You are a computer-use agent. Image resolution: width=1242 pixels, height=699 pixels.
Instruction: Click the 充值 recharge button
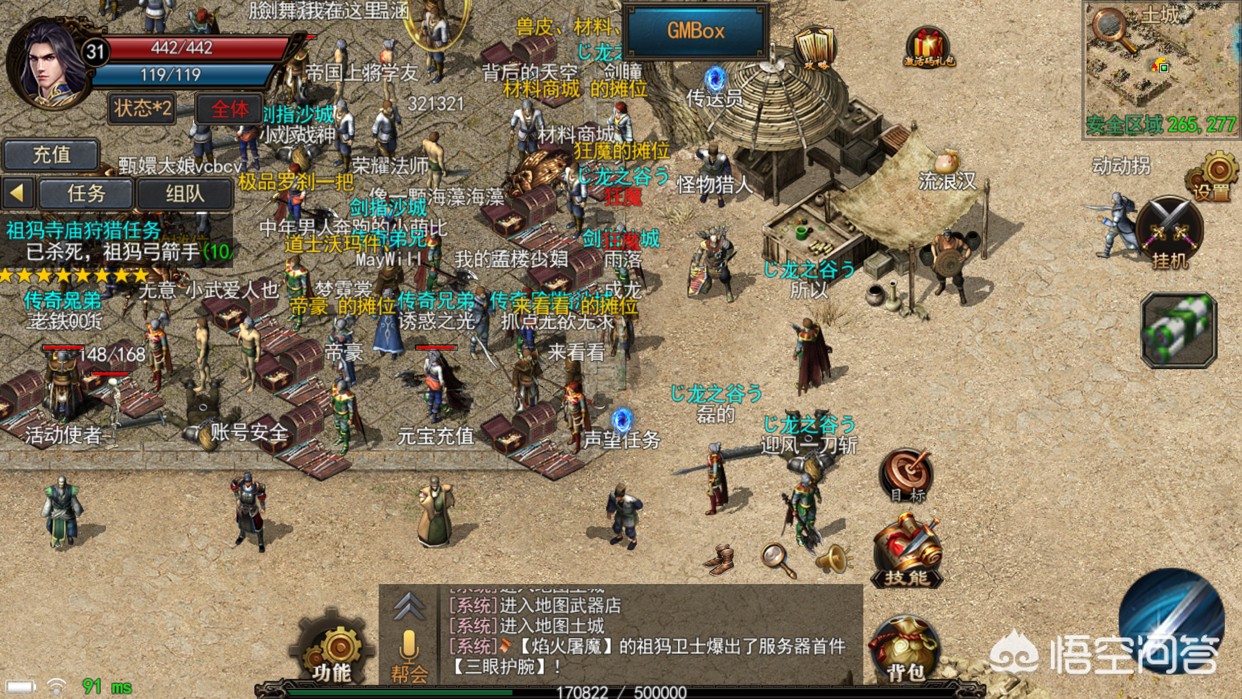point(51,155)
